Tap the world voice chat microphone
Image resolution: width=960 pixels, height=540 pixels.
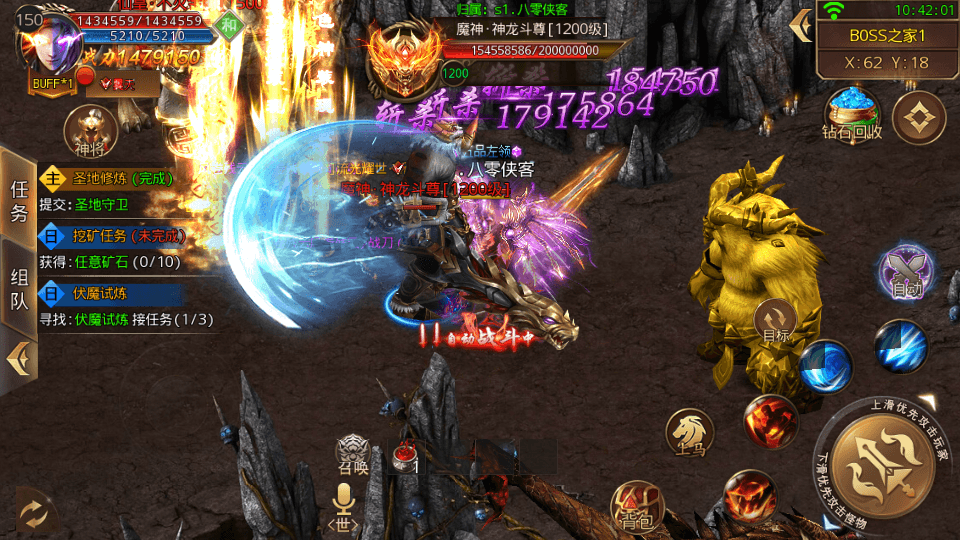tap(344, 505)
